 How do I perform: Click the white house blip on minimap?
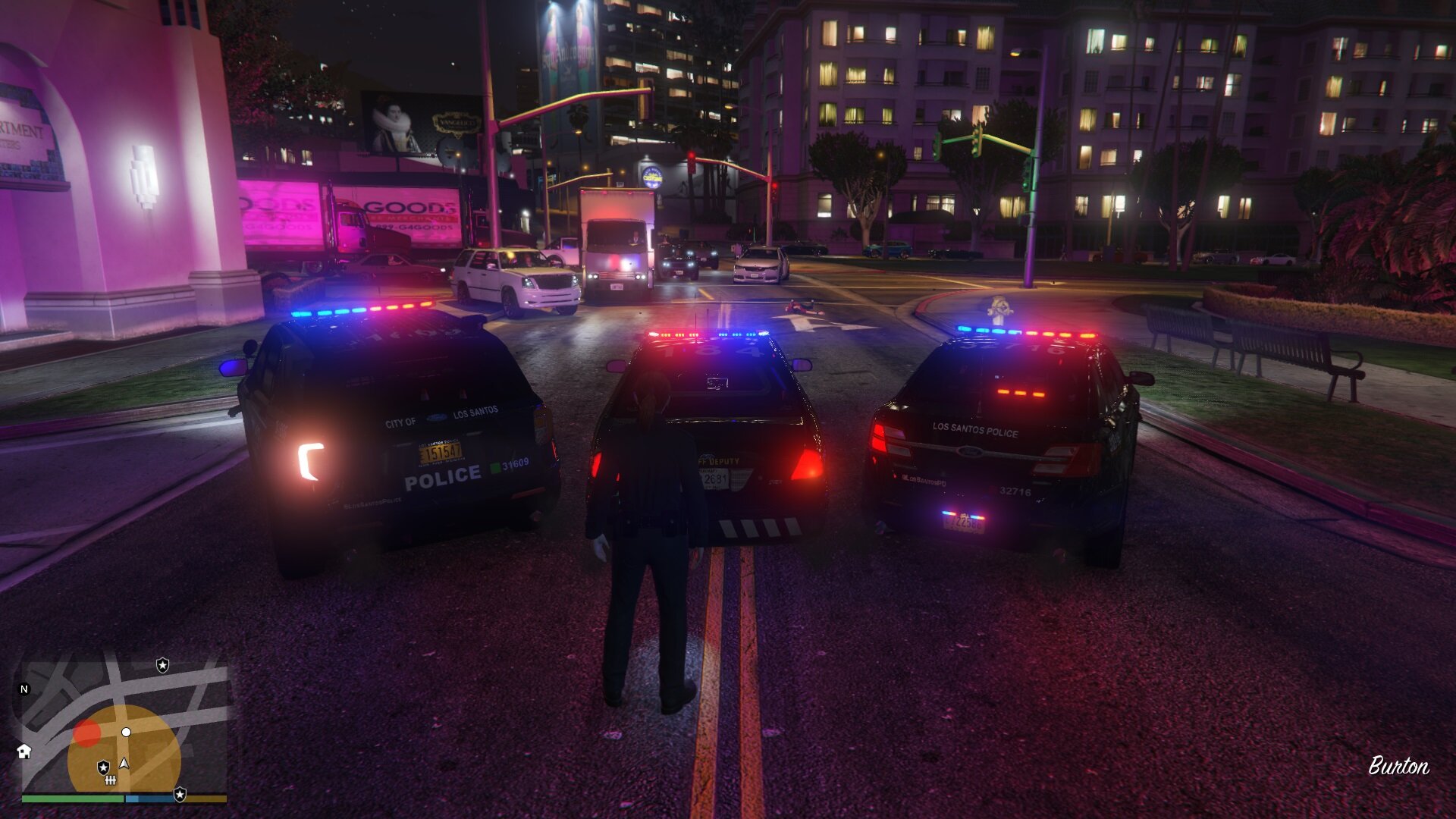click(x=24, y=752)
